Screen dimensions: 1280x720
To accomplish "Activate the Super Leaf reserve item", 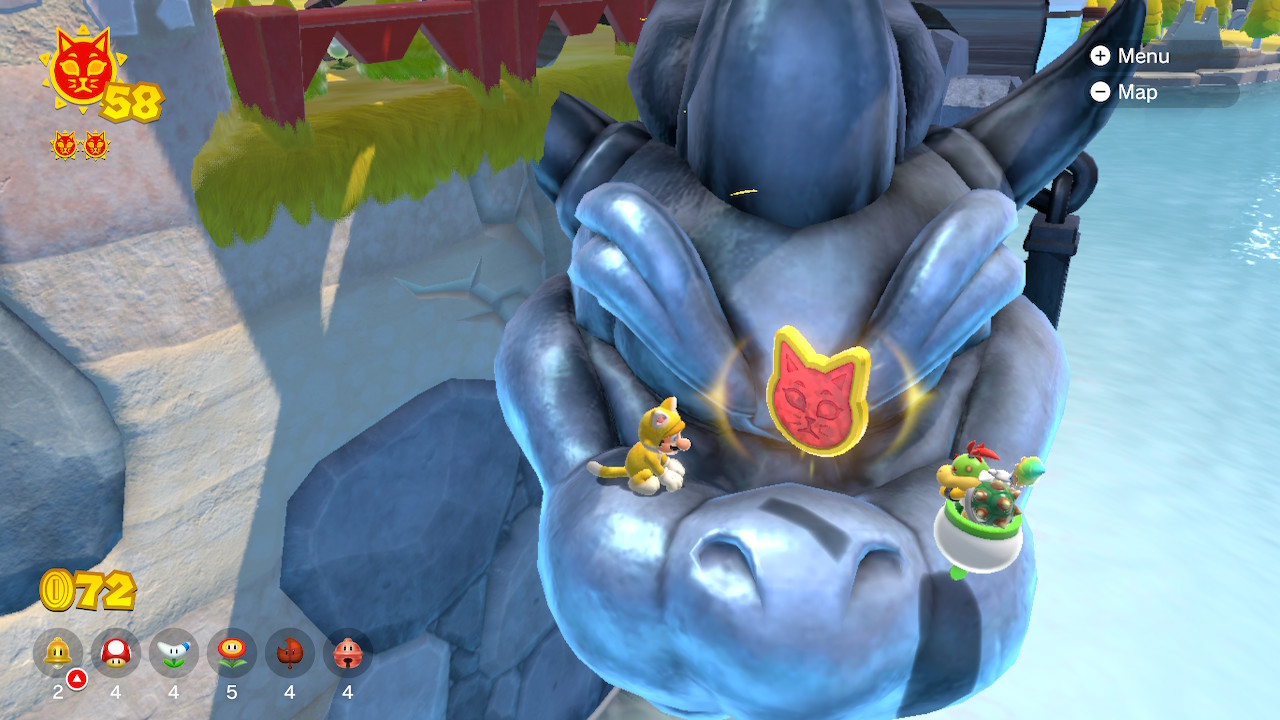I will click(x=290, y=654).
